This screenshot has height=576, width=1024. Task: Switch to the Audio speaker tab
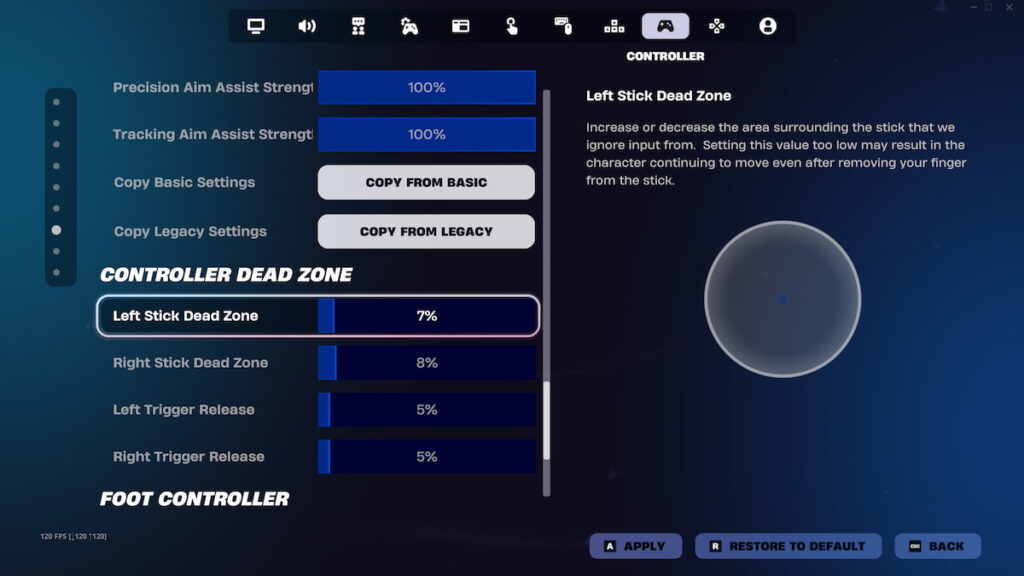click(307, 26)
